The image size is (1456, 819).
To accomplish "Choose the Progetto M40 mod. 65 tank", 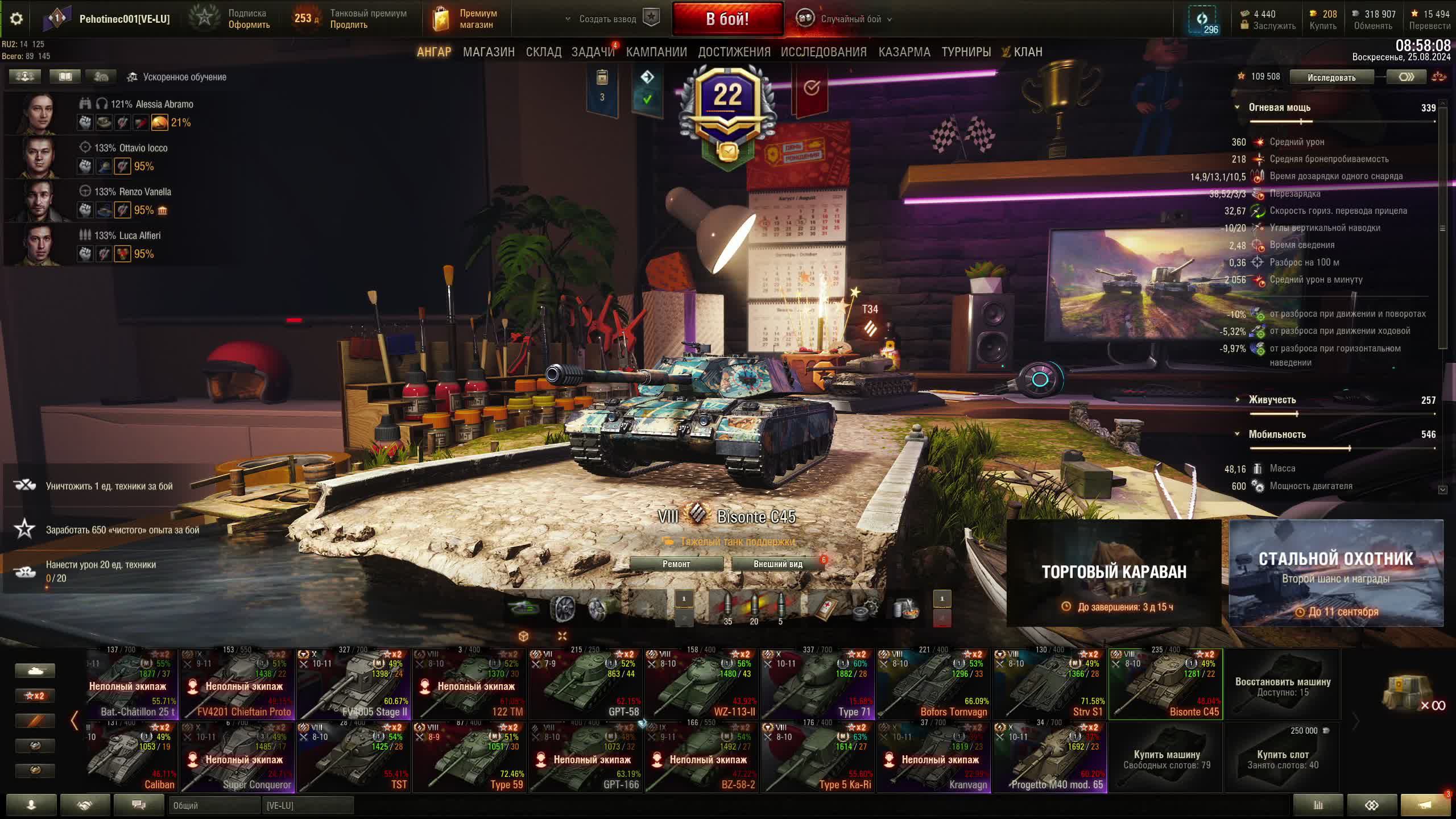I will click(1050, 758).
